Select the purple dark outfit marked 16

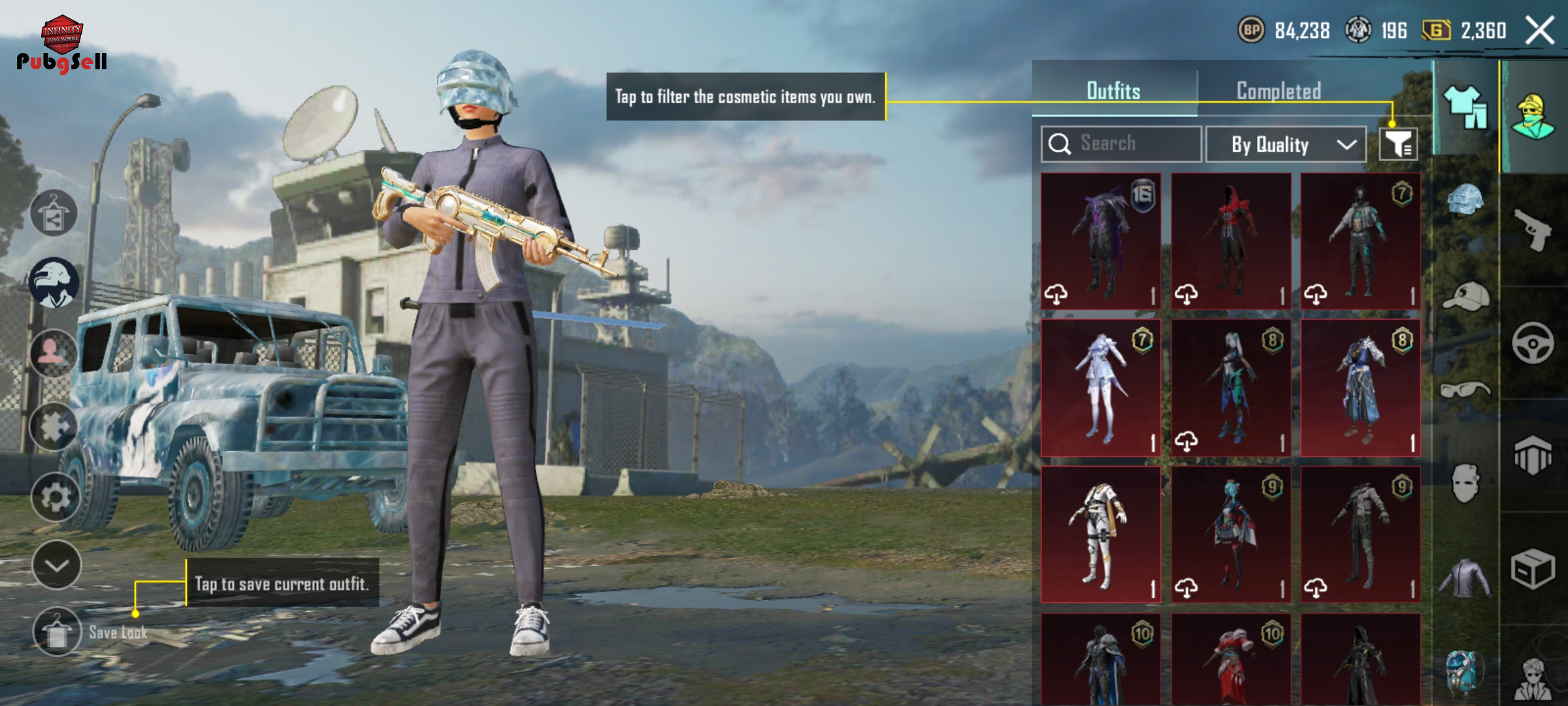[1101, 241]
